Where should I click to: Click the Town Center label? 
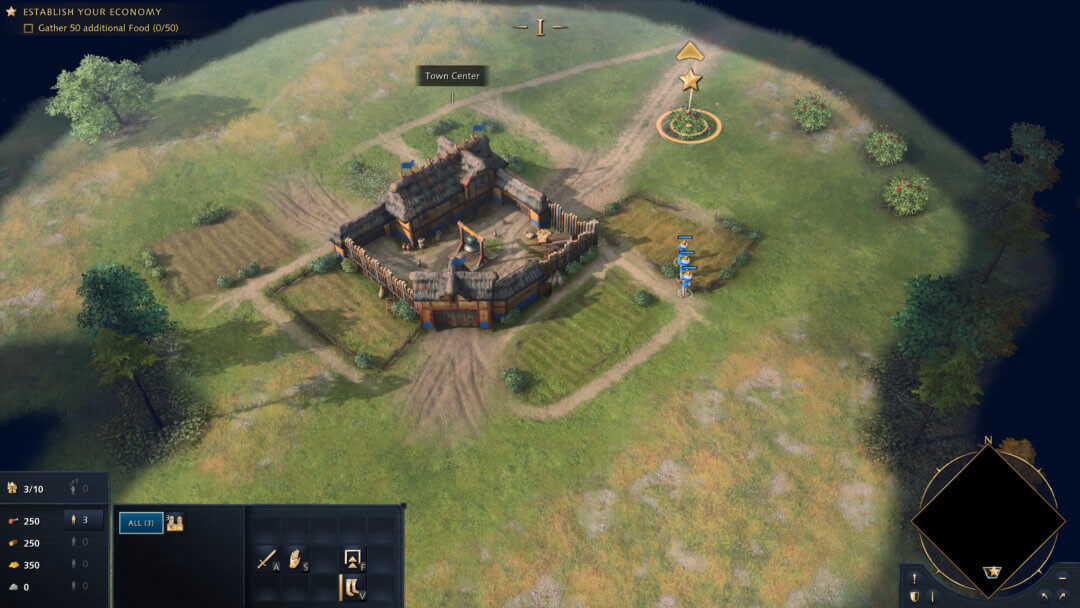(x=452, y=76)
